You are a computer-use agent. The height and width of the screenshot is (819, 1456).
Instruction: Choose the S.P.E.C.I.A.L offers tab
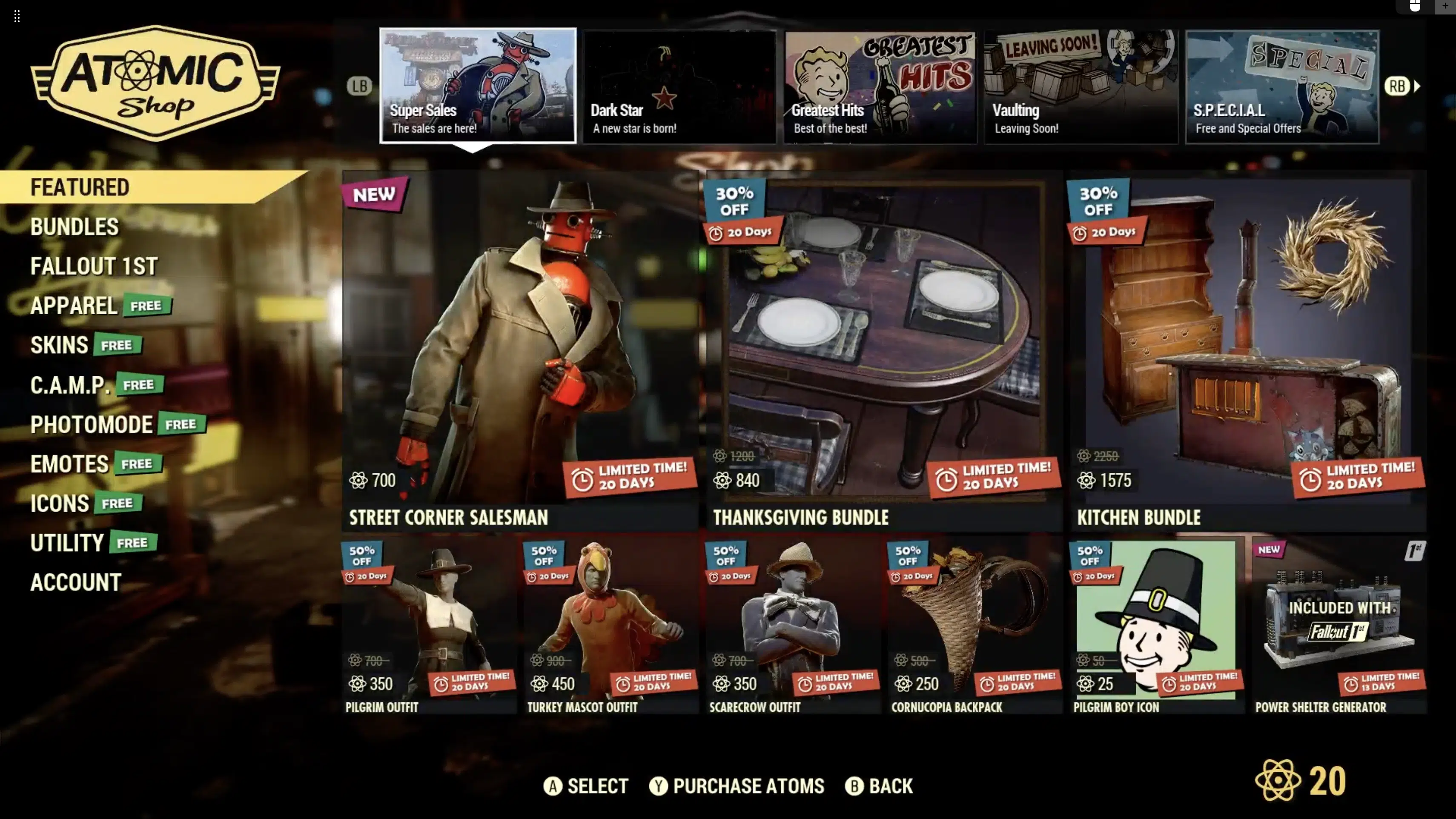point(1282,86)
